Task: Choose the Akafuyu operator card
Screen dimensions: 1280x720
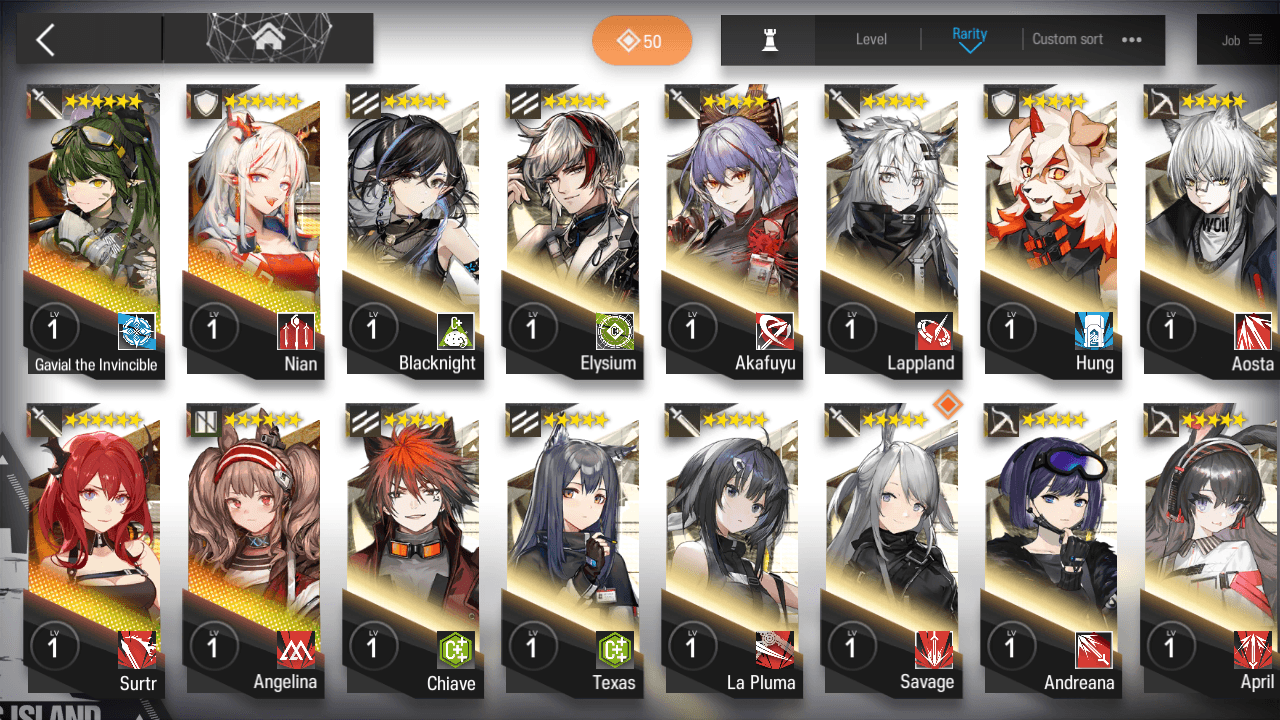Action: (733, 230)
